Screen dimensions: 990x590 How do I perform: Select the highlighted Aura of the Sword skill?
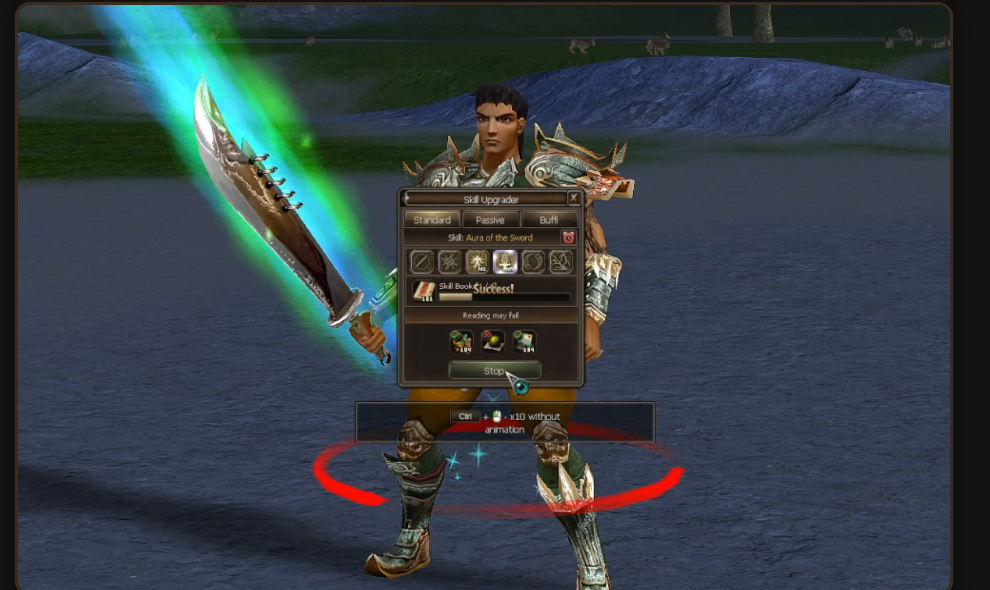pos(505,262)
